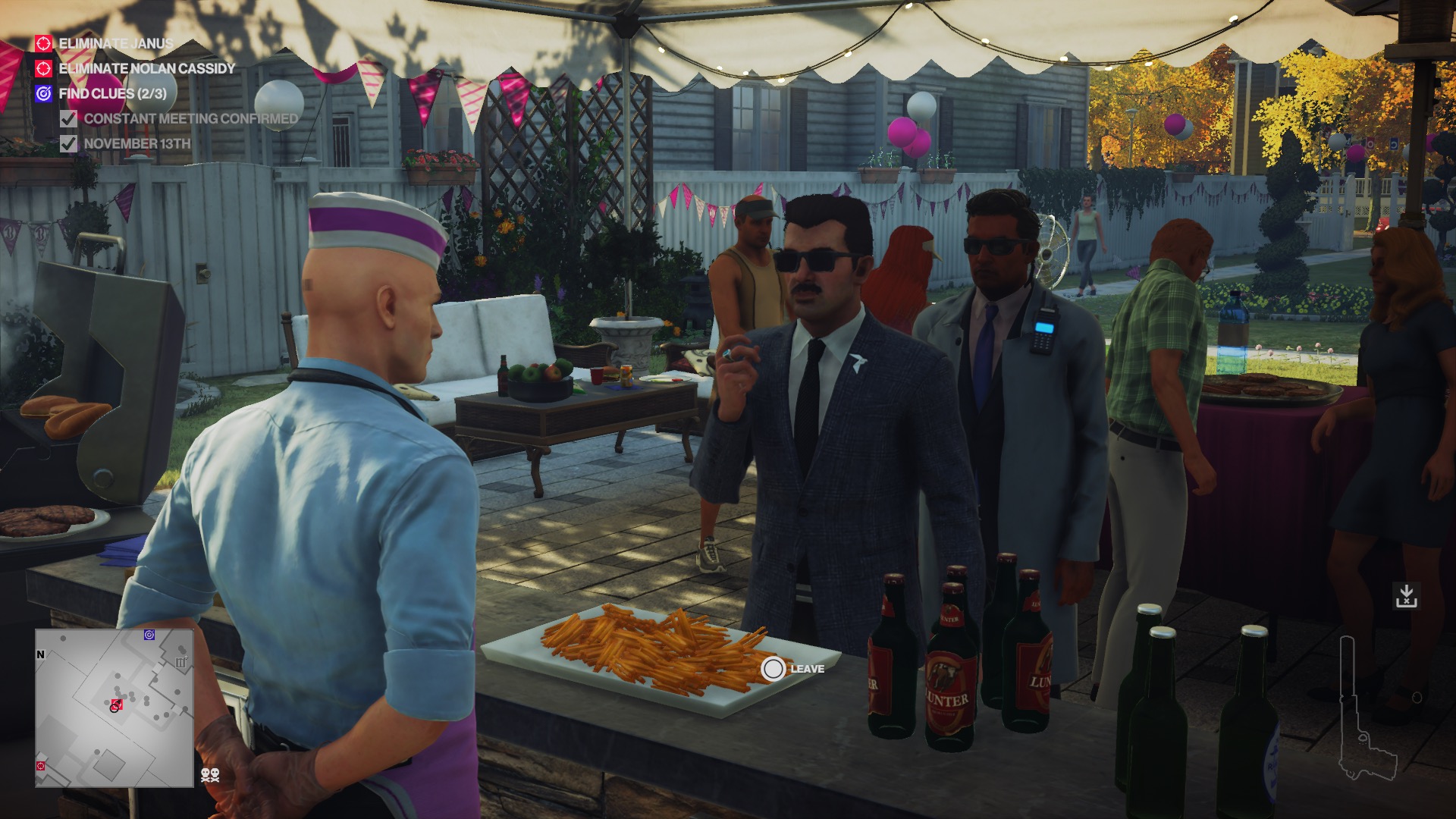
Task: Click the LEAVE text label
Action: (808, 670)
